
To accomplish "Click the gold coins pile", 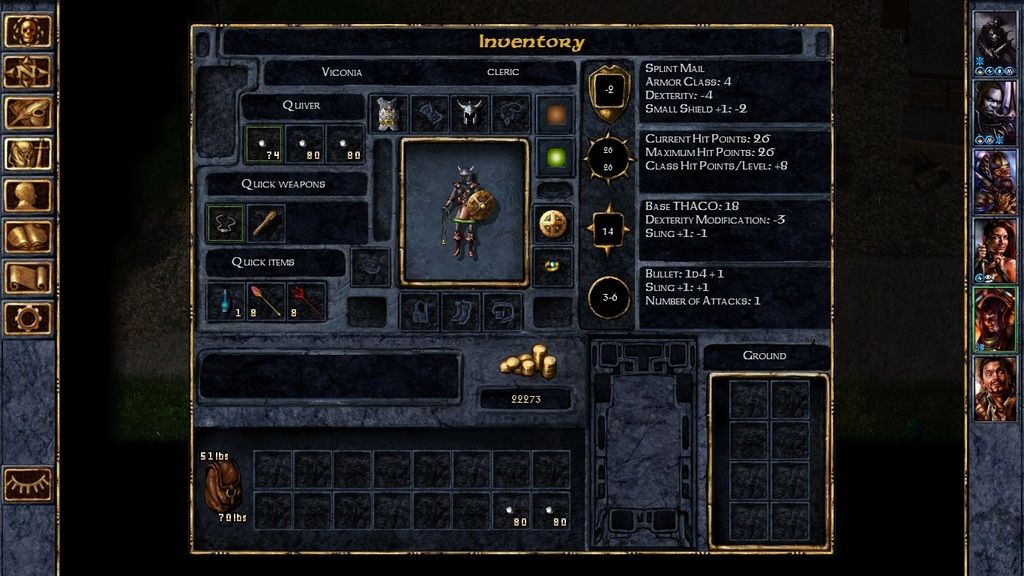I will 527,361.
